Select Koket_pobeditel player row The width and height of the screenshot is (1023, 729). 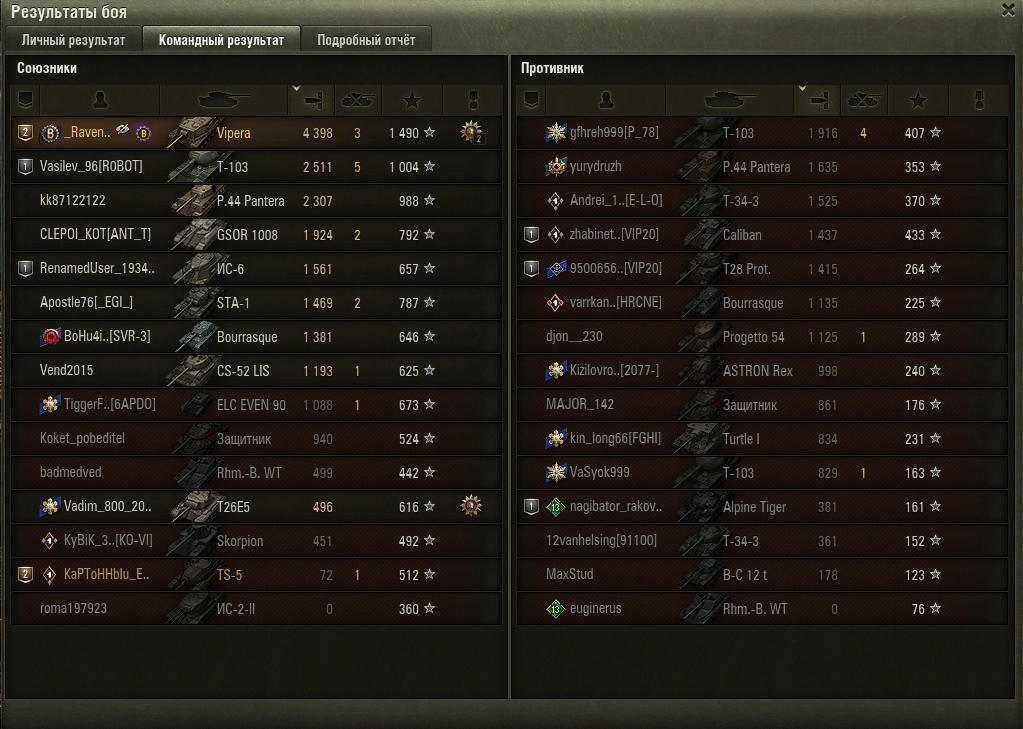pos(82,439)
